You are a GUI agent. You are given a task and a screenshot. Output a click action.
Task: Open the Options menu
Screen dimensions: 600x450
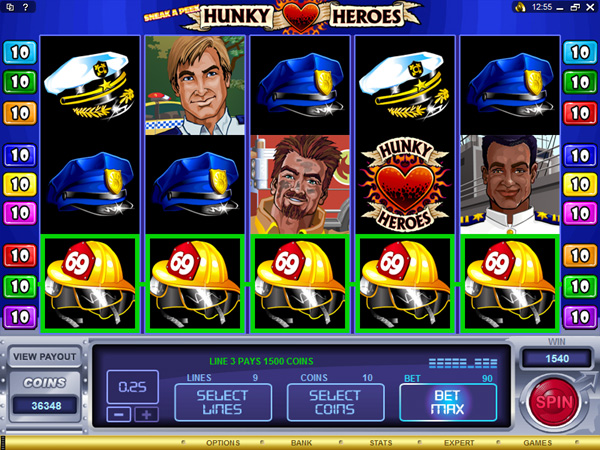tap(222, 442)
